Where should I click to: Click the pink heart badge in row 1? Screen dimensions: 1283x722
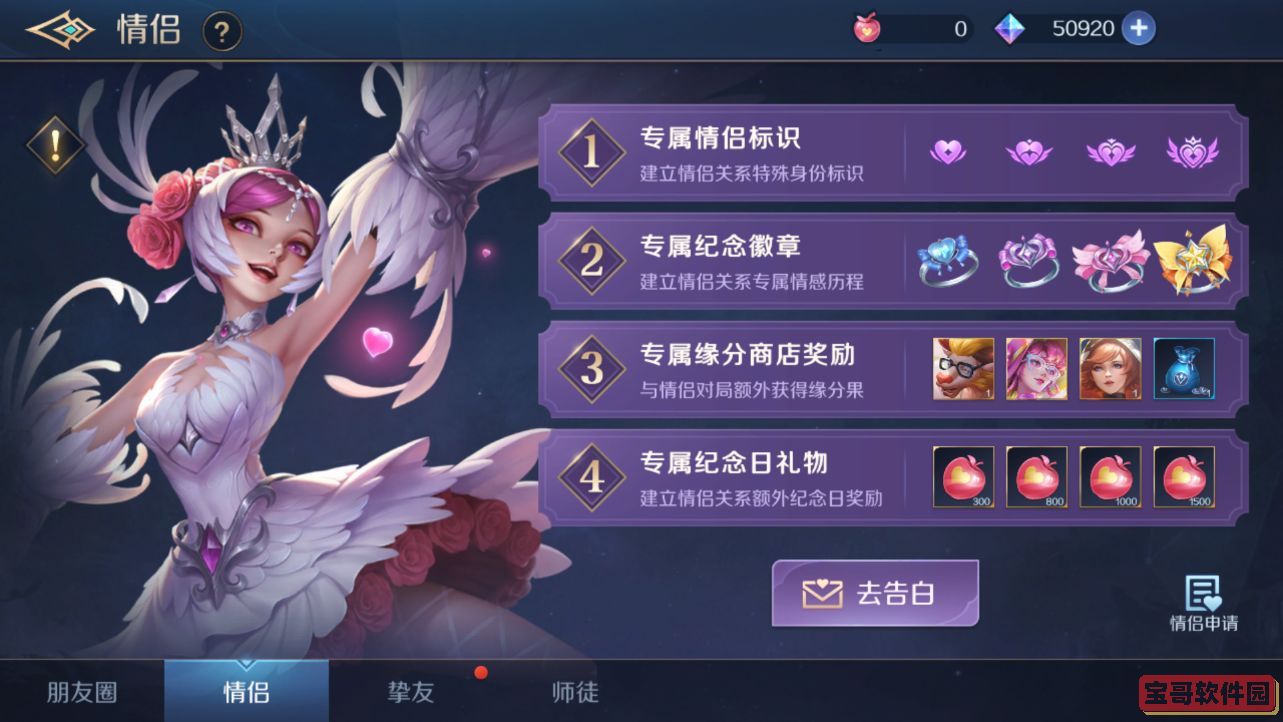coord(947,152)
